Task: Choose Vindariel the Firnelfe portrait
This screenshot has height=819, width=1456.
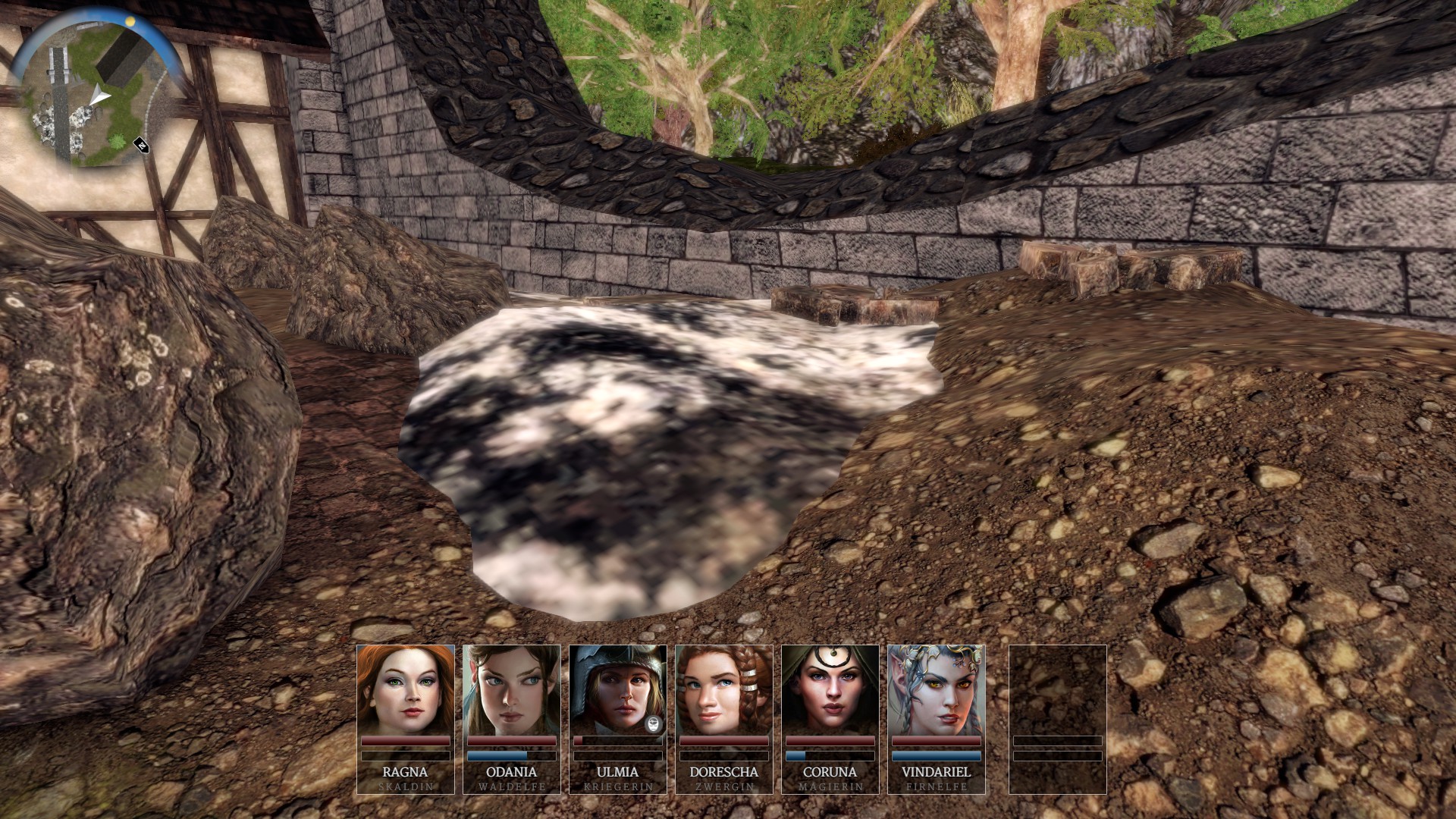Action: 936,690
